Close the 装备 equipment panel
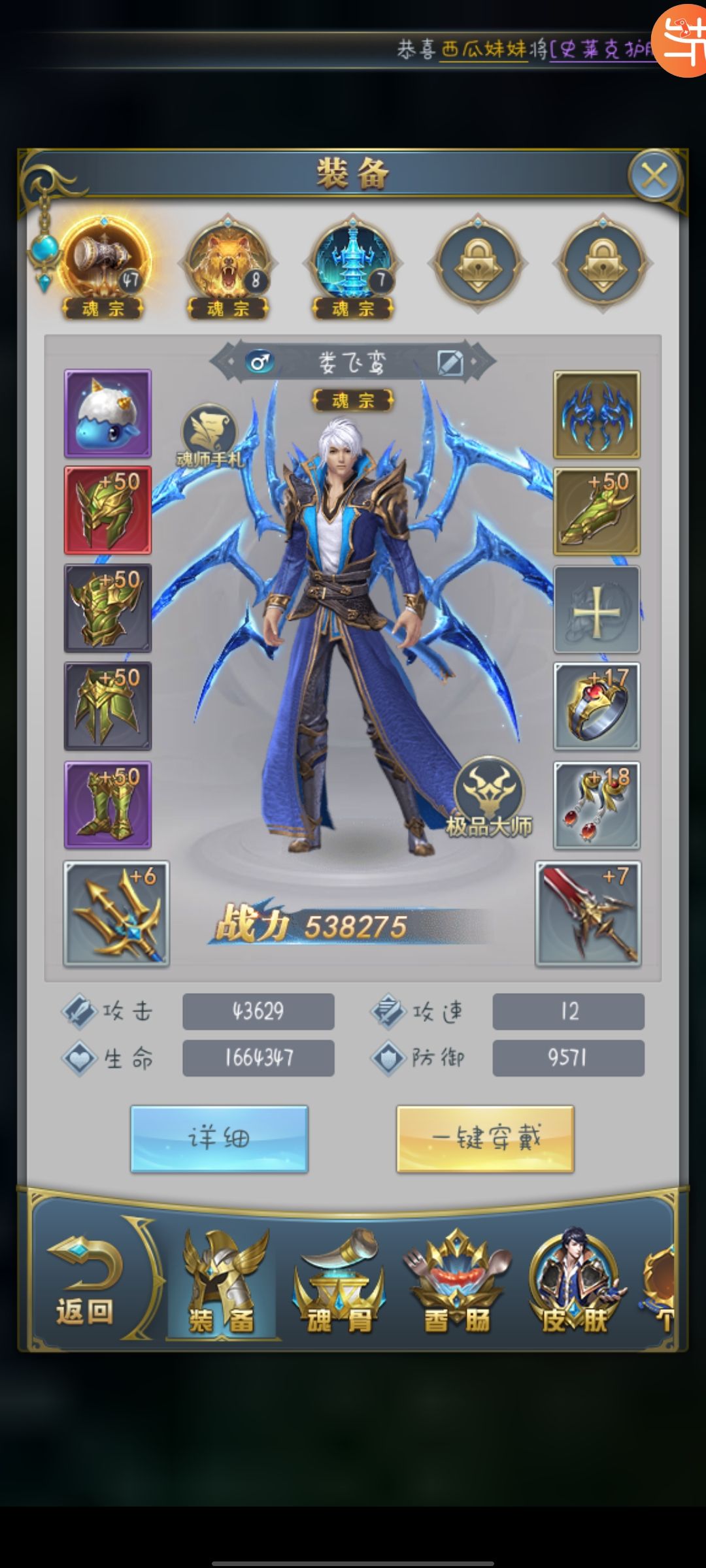 tap(654, 176)
